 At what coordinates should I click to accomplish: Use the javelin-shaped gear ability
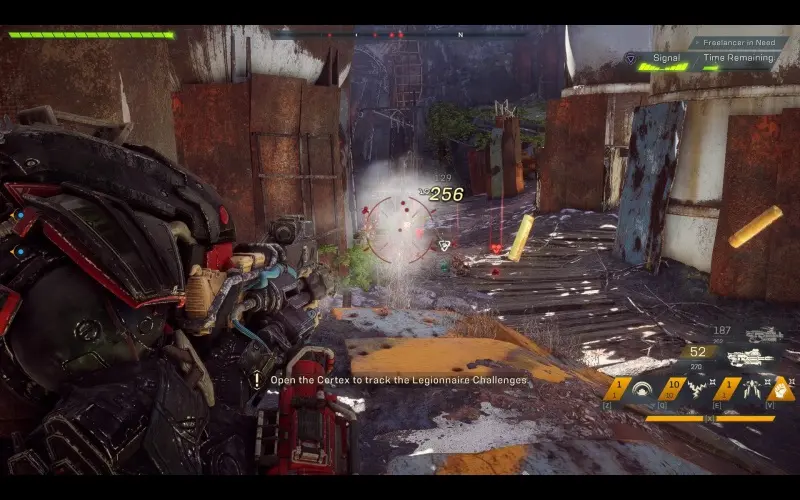750,388
